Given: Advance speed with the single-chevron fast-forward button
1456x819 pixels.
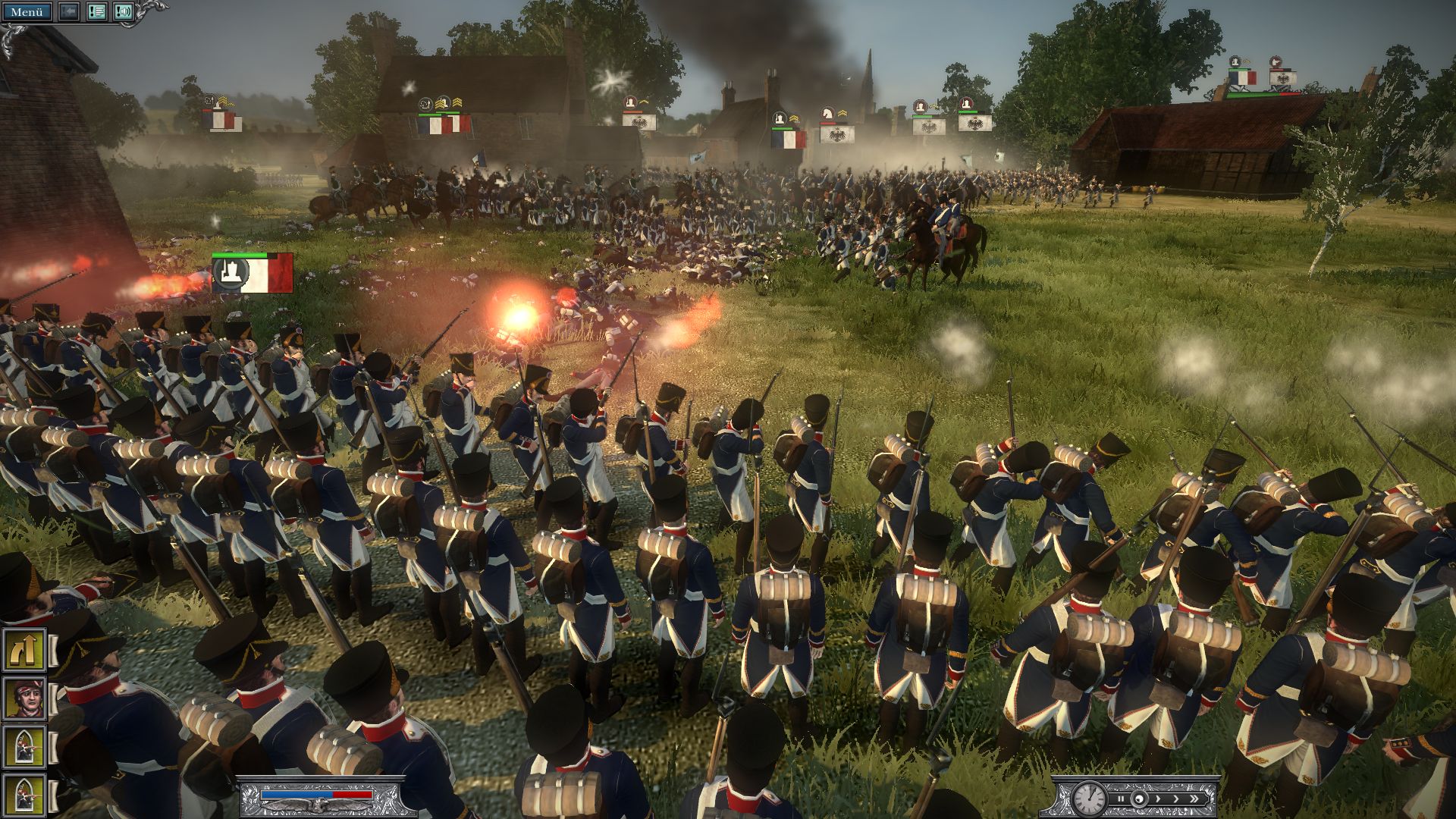Looking at the screenshot, I should pos(1158,799).
